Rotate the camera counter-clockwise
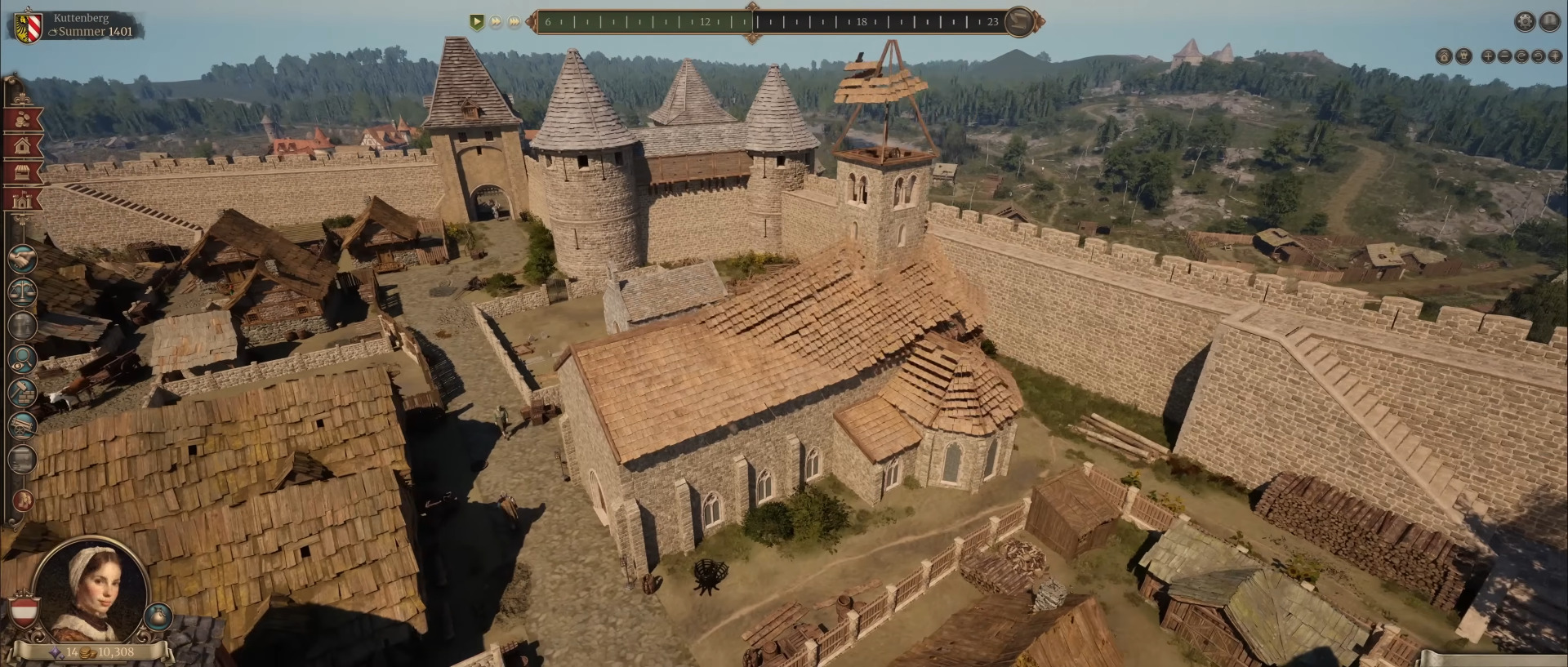1568x667 pixels. click(x=1538, y=56)
